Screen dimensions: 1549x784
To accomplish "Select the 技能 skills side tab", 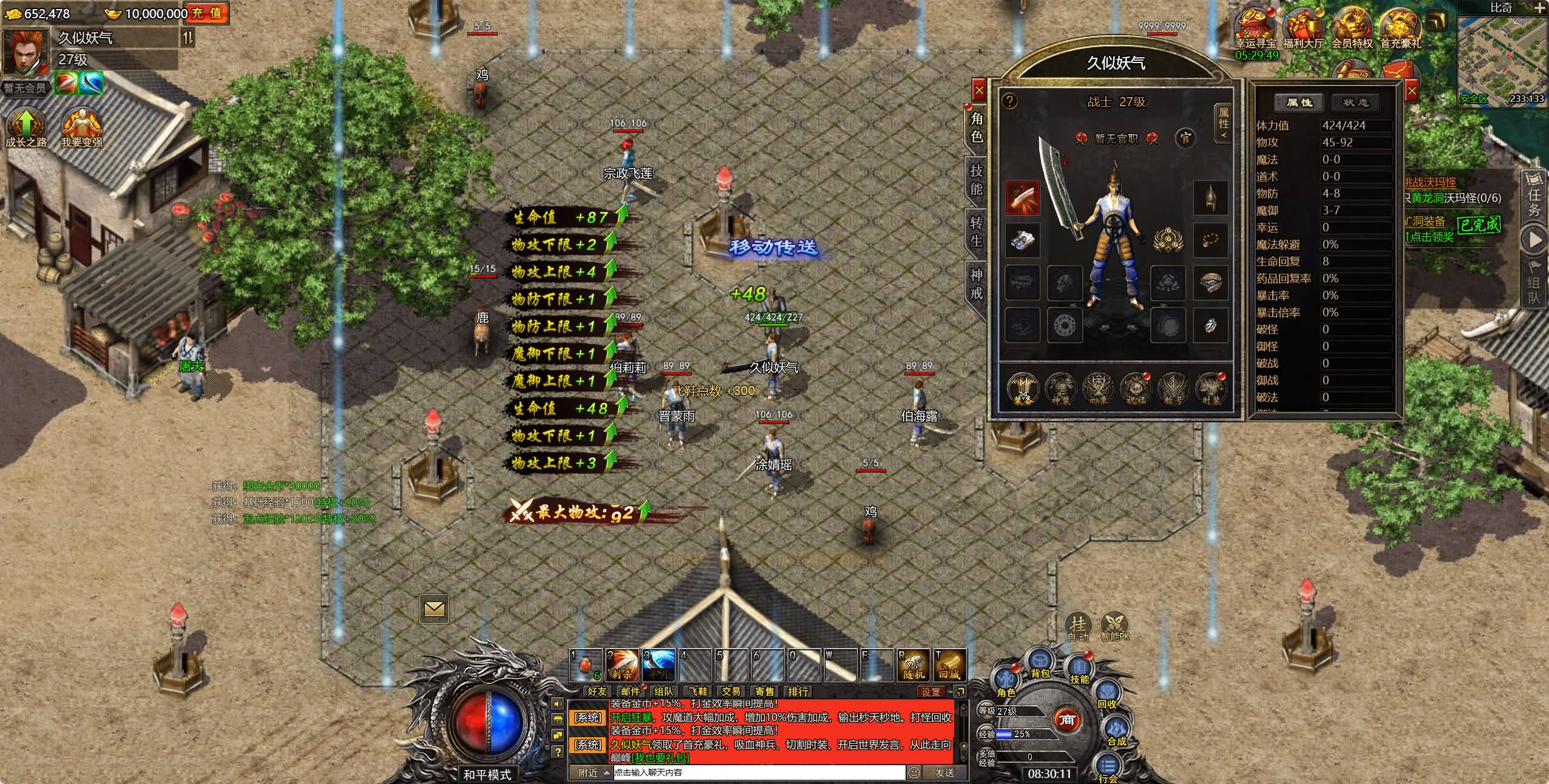I will click(x=976, y=180).
